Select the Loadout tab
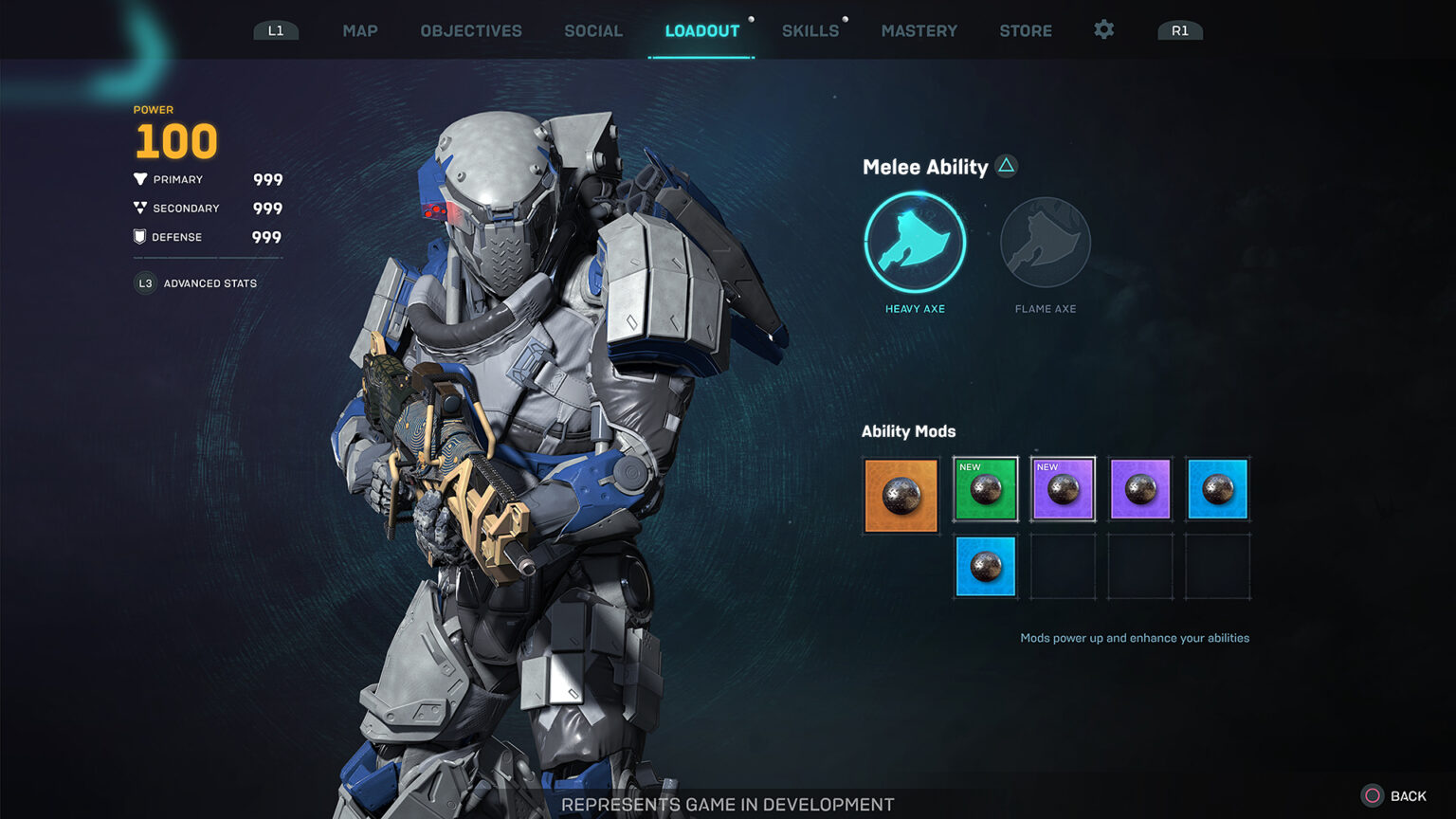 [x=701, y=30]
